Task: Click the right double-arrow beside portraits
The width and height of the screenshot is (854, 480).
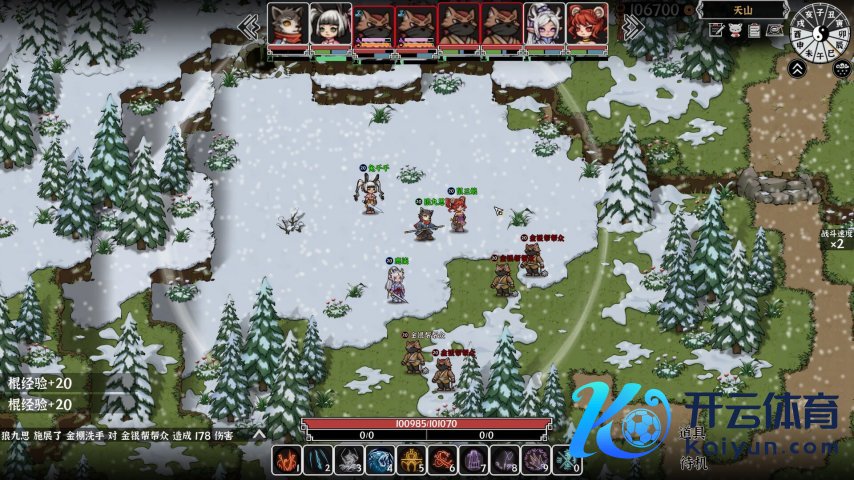Action: (x=631, y=26)
